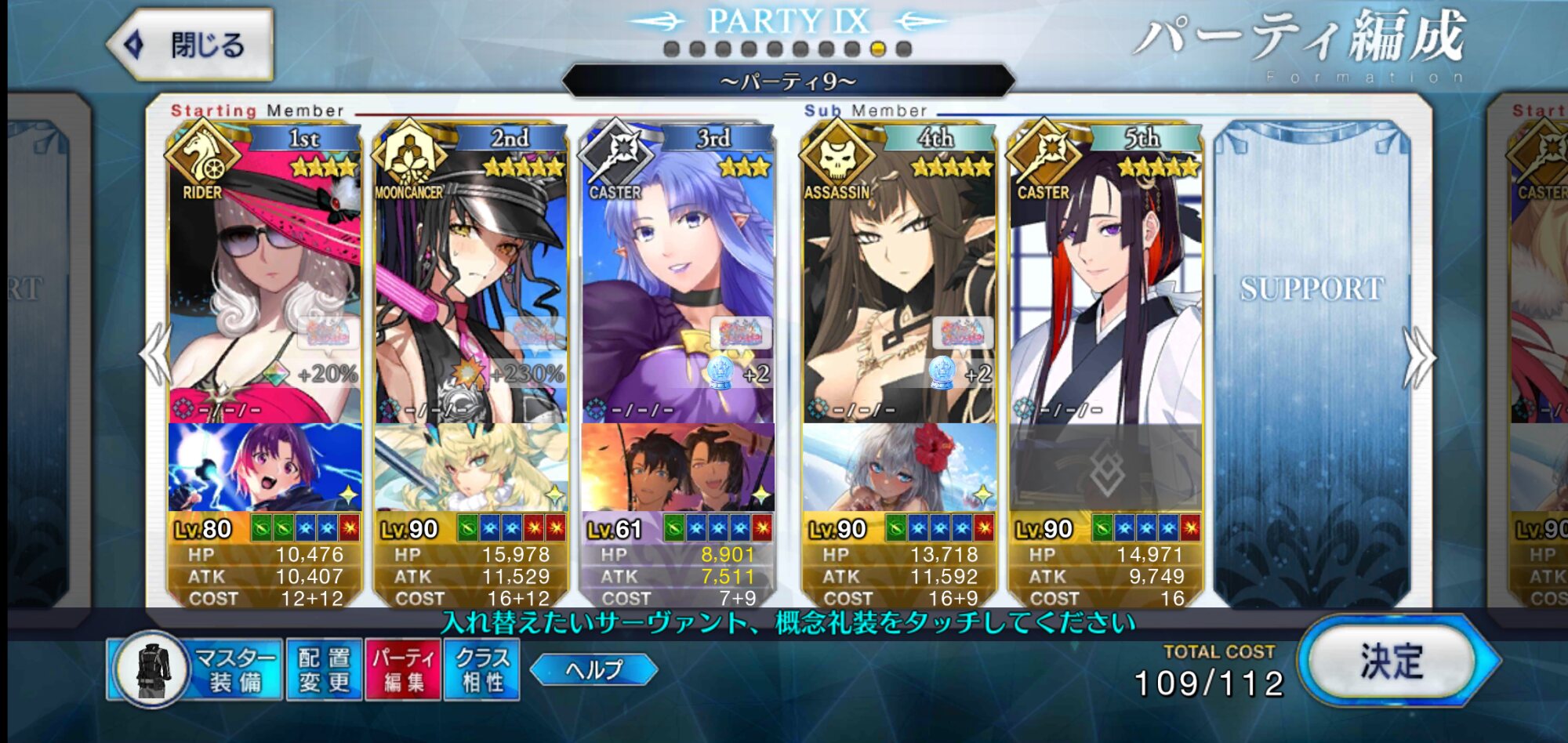
Task: Change the Assassin's hibiscus girl craft essence
Action: (x=899, y=467)
